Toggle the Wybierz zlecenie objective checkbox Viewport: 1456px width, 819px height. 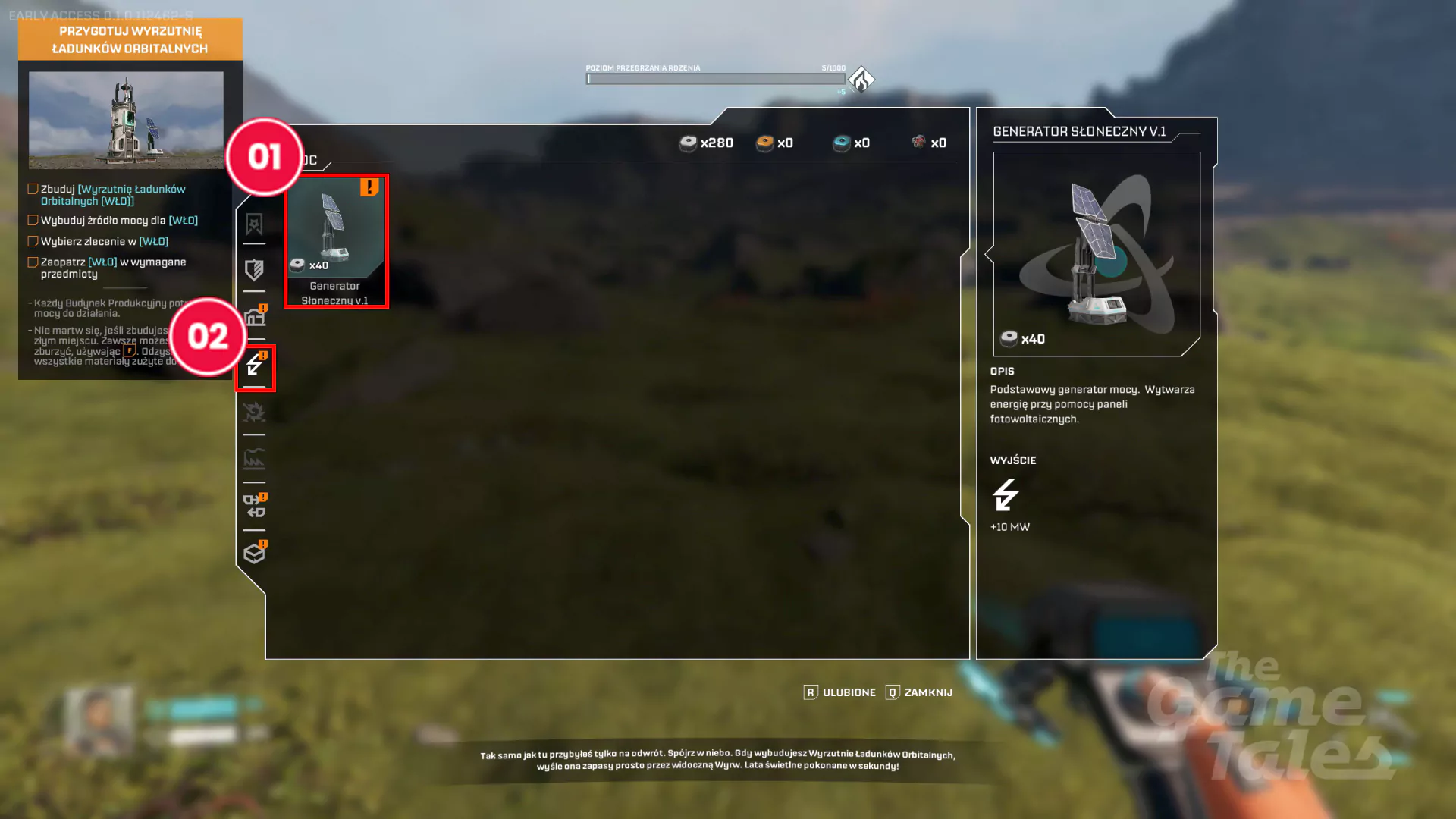click(x=33, y=241)
